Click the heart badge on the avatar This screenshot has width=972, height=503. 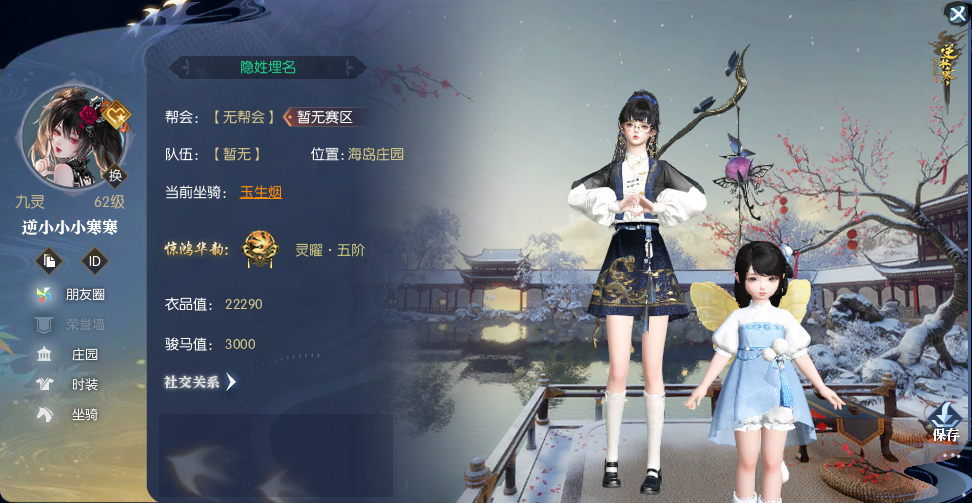point(117,116)
